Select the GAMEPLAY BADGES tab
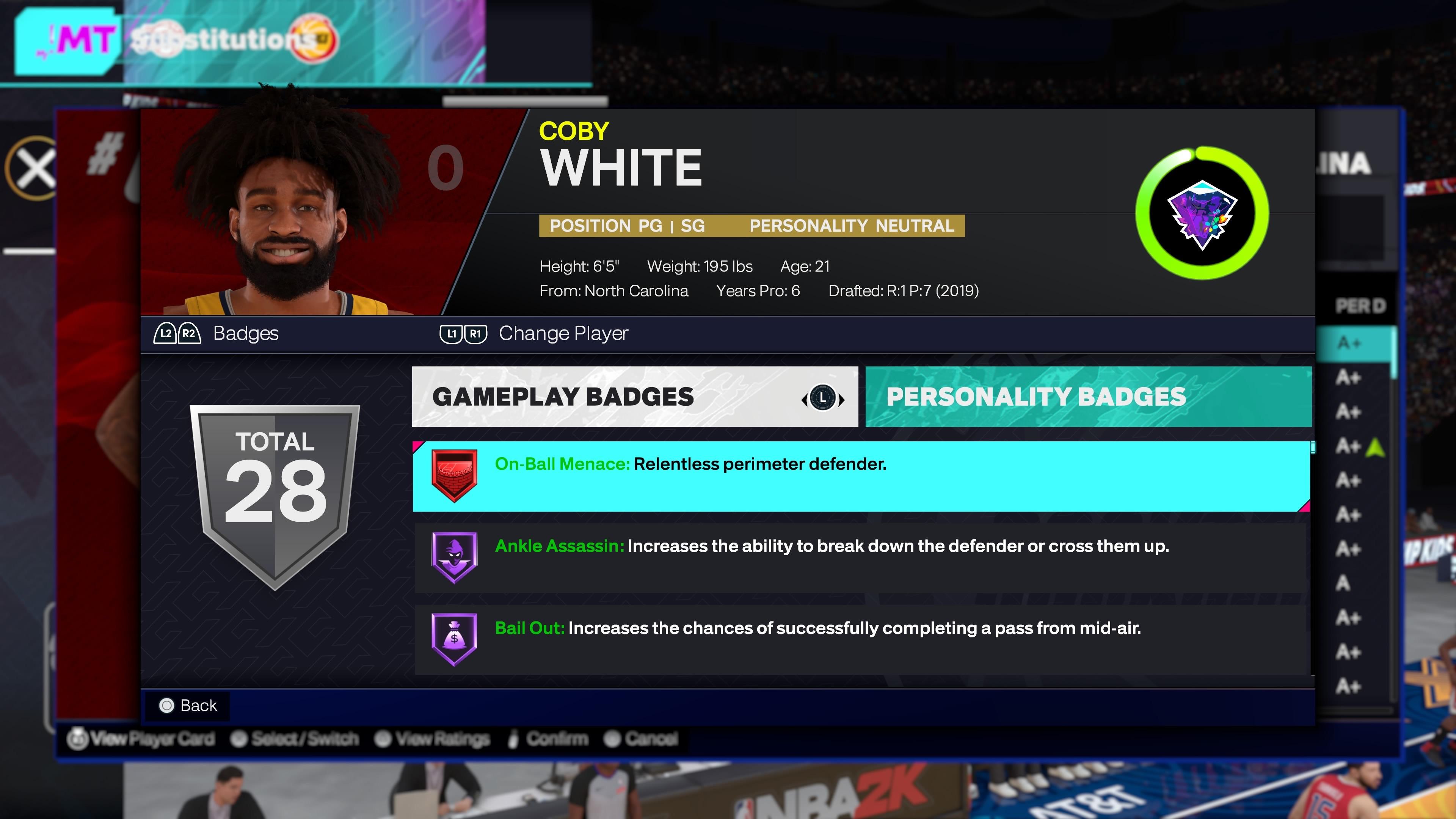 563,397
